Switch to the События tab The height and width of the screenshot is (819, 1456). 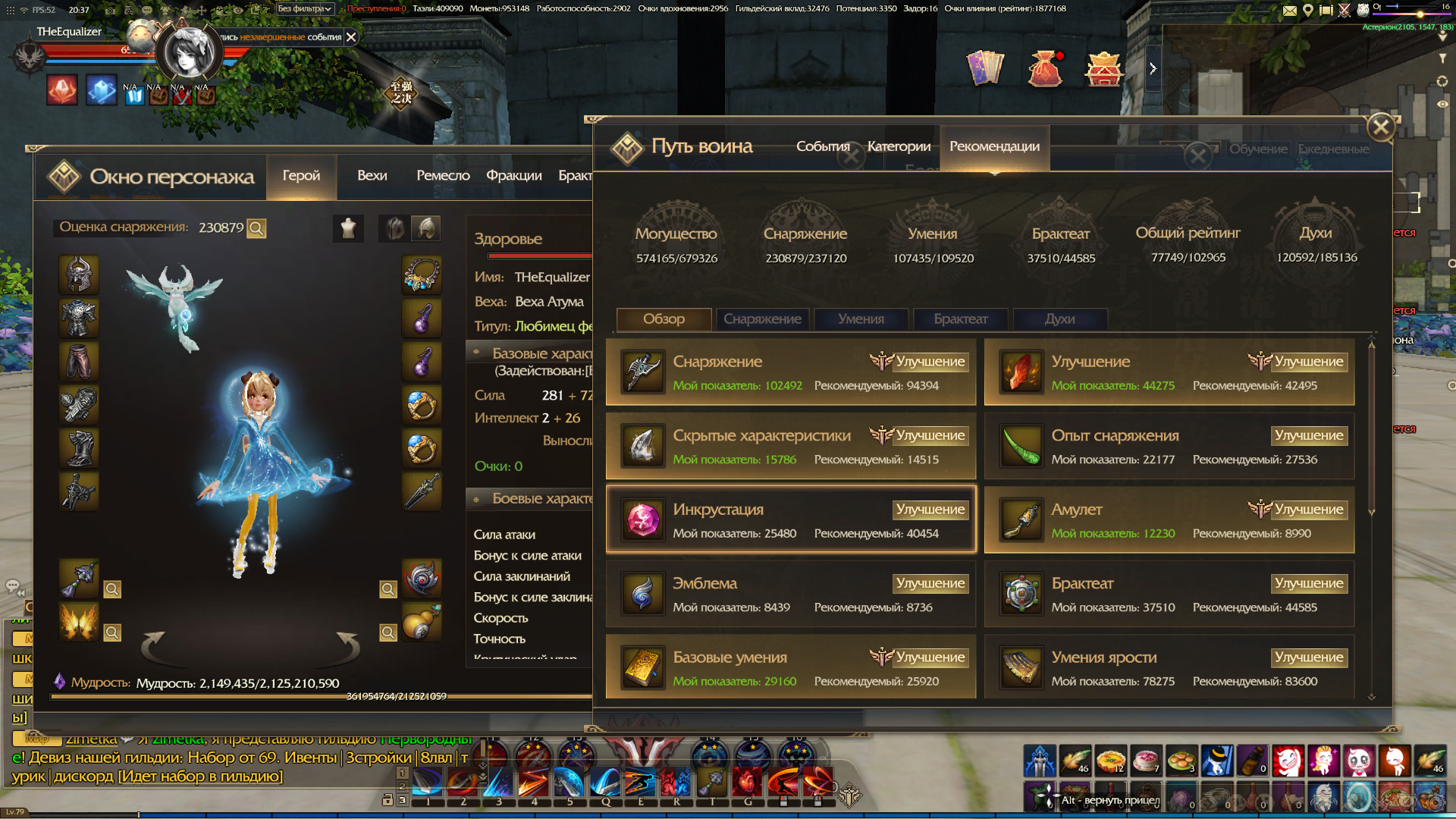pos(823,146)
